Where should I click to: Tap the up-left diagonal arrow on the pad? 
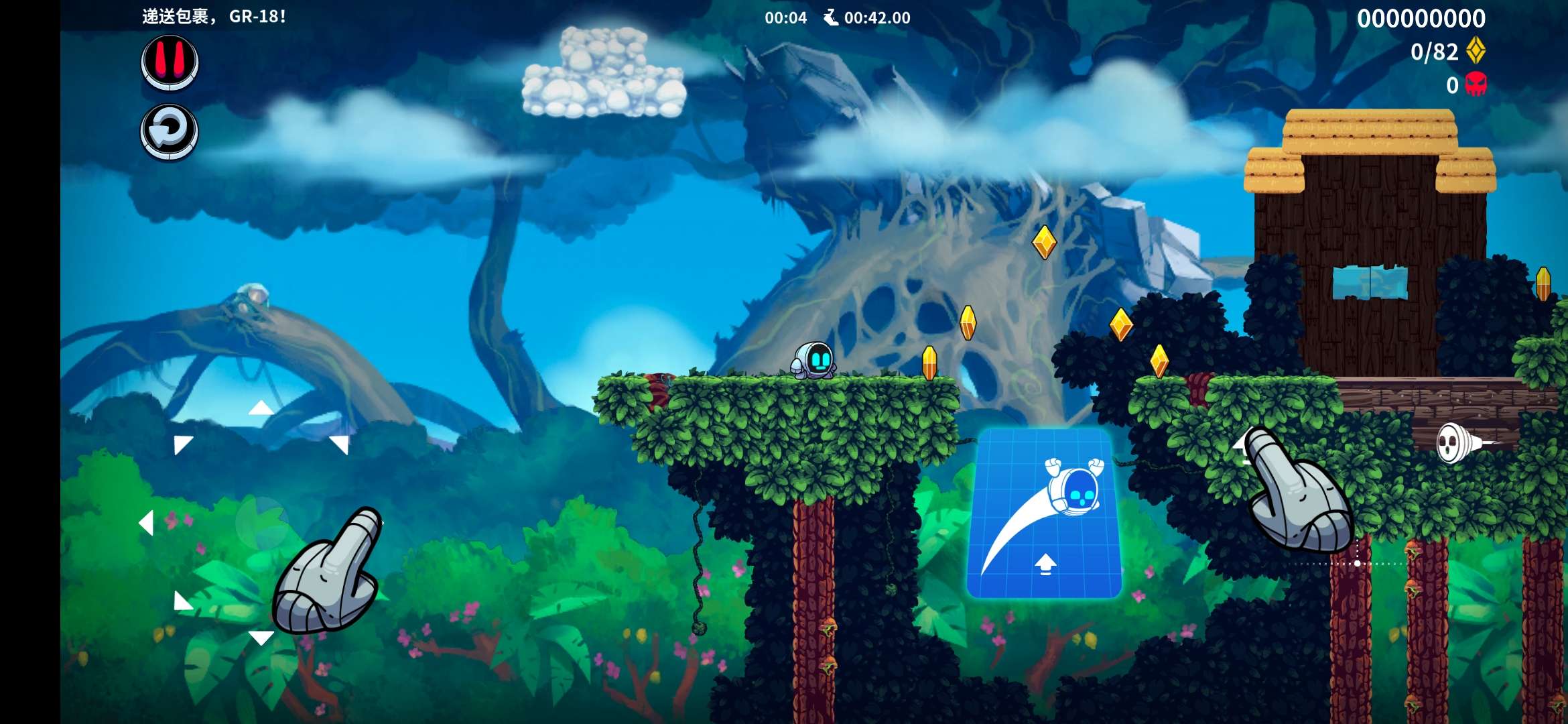(x=182, y=444)
